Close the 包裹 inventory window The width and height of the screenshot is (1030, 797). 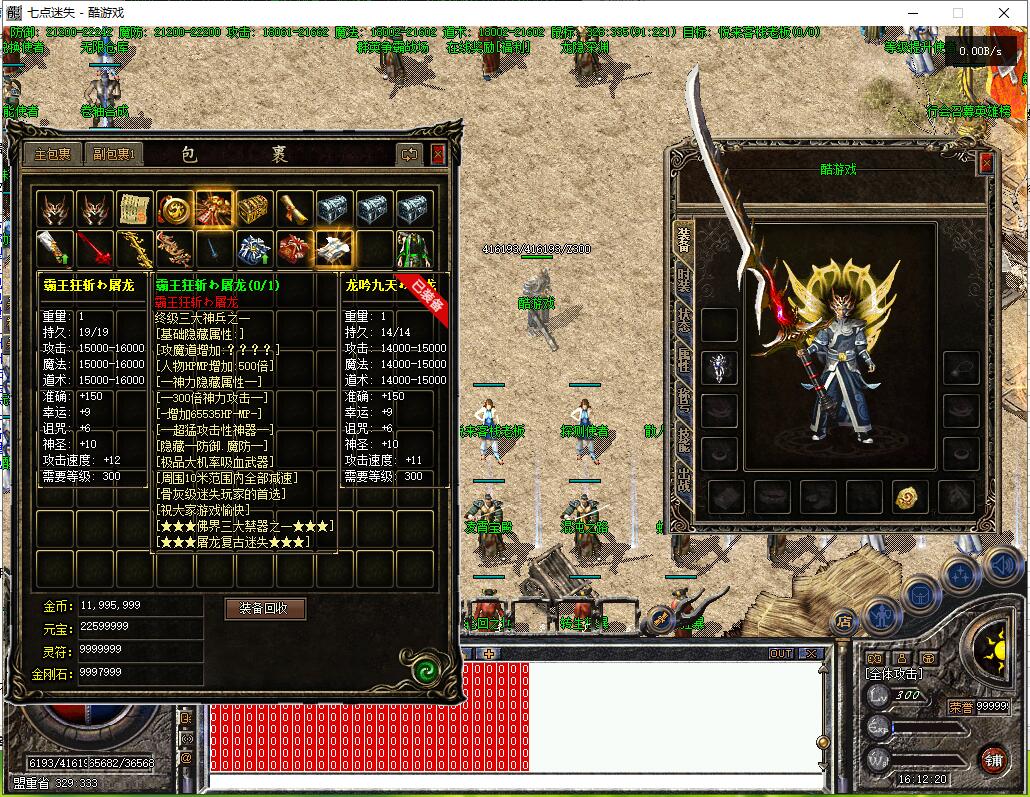point(438,154)
